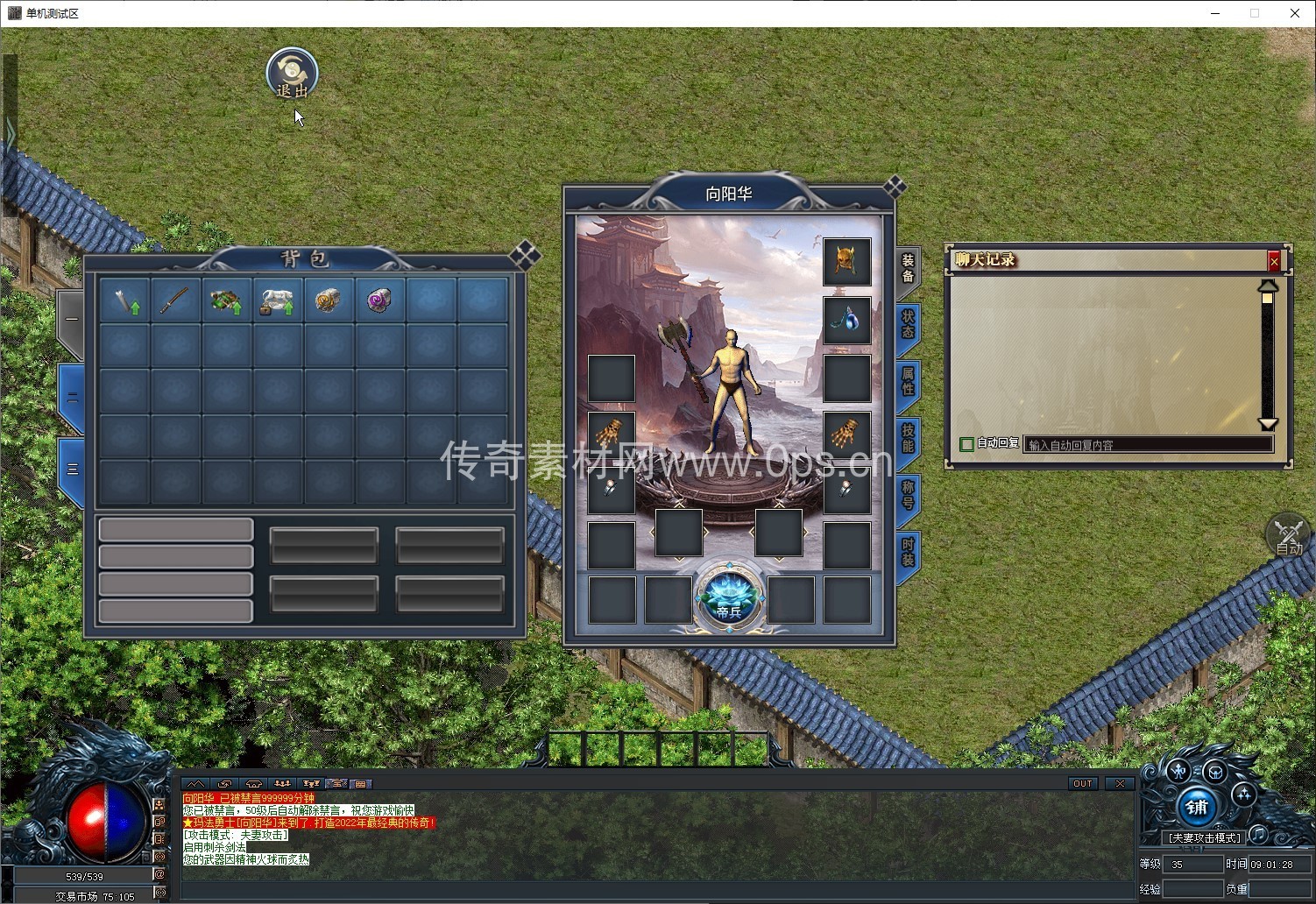
Task: Open the 时装 fashion tab
Action: [909, 552]
